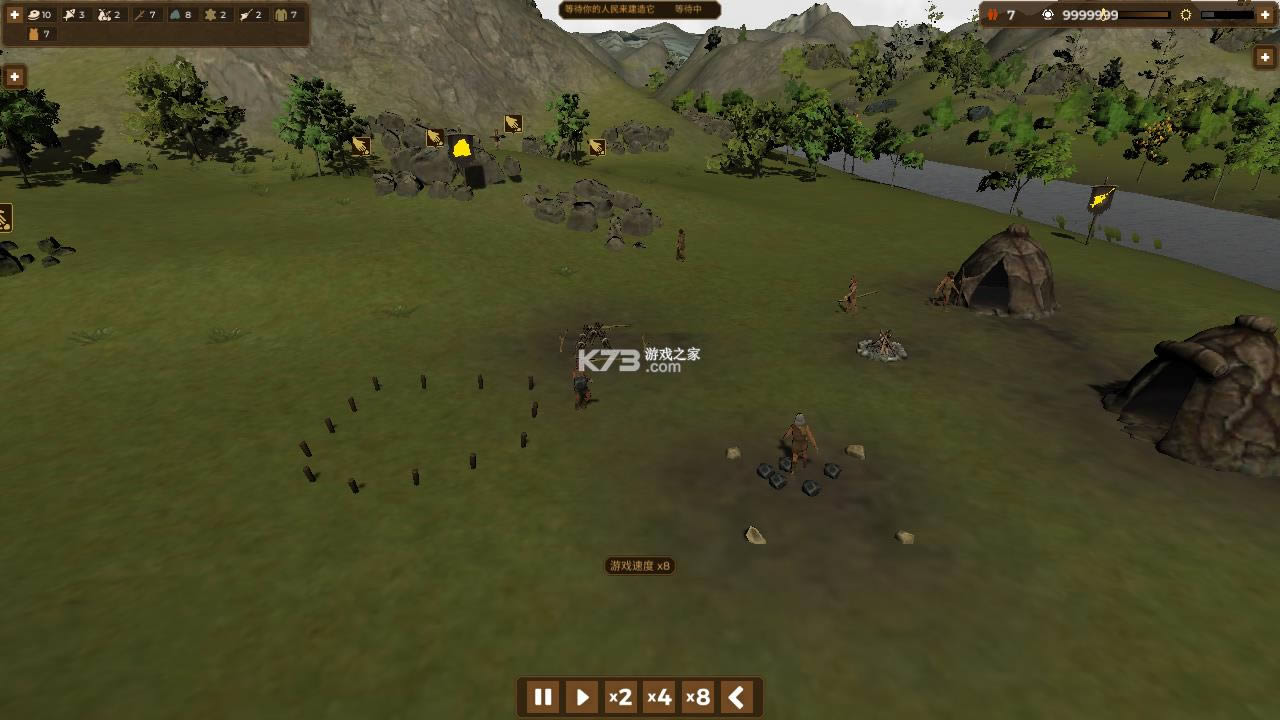
Task: Click the sun icon near the dark progress bar
Action: click(x=1186, y=15)
